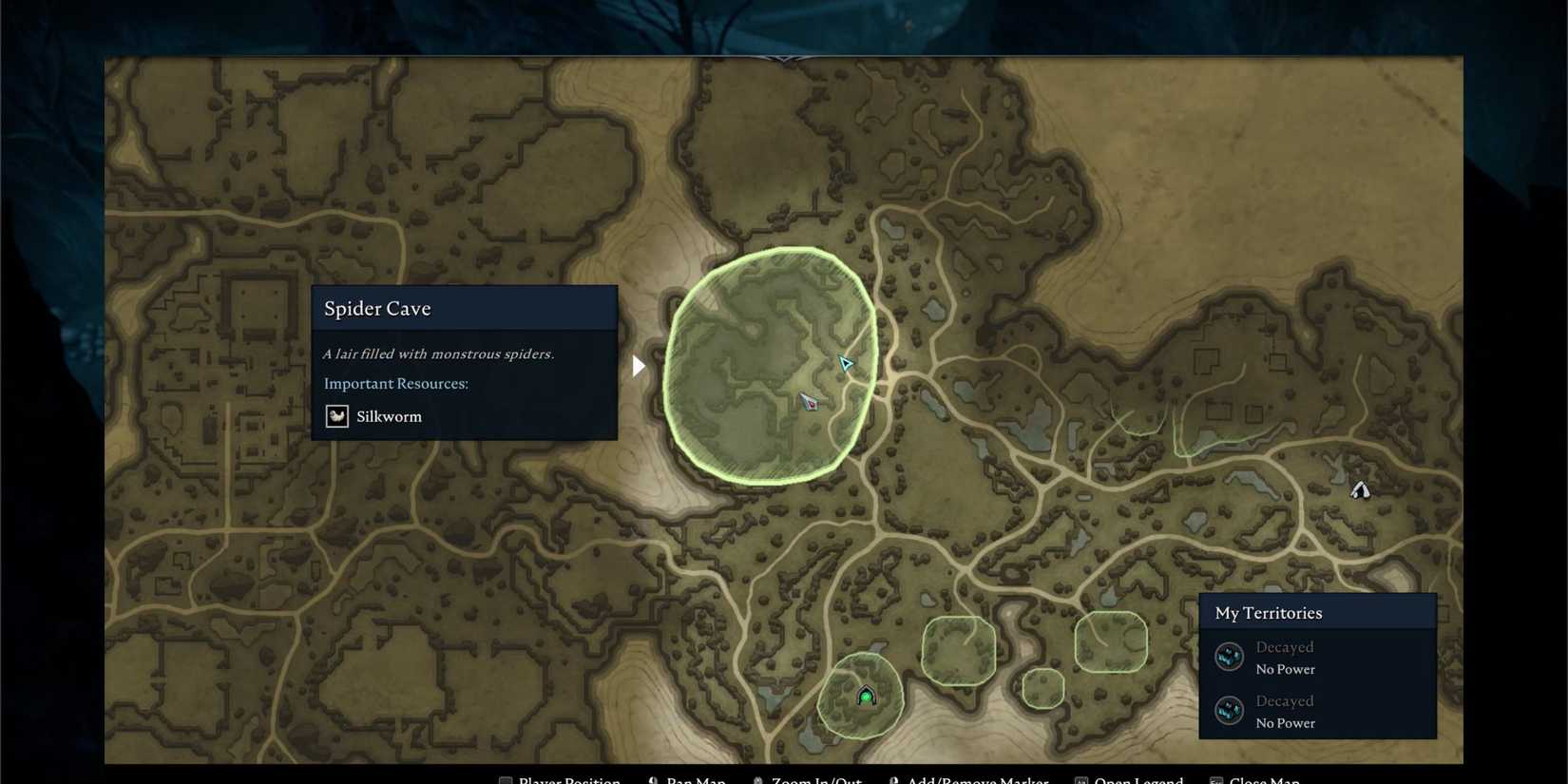Screen dimensions: 1568x784
Task: Click the Close Map Esc icon
Action: (x=1215, y=779)
